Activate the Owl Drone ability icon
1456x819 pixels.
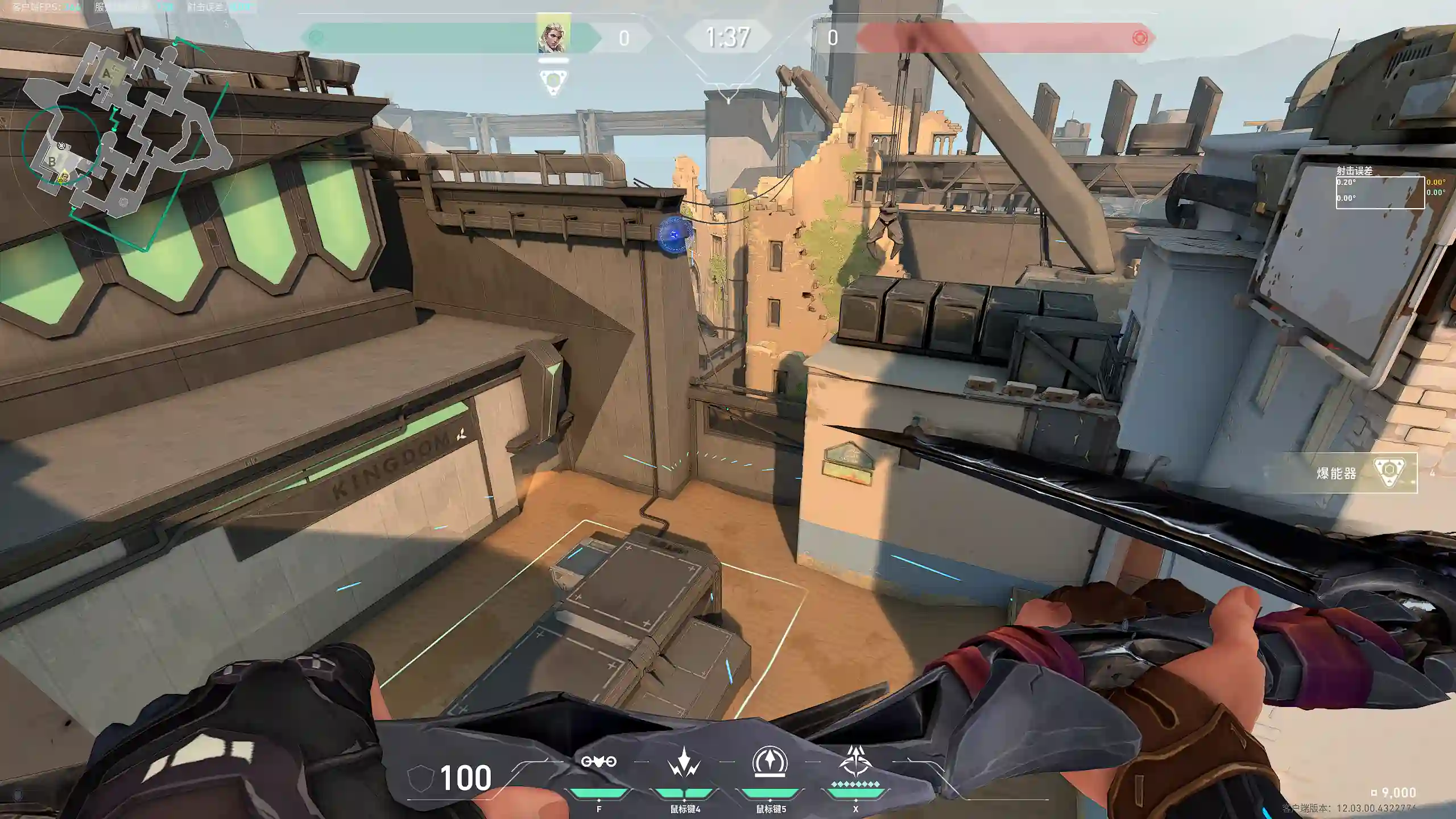pyautogui.click(x=598, y=762)
